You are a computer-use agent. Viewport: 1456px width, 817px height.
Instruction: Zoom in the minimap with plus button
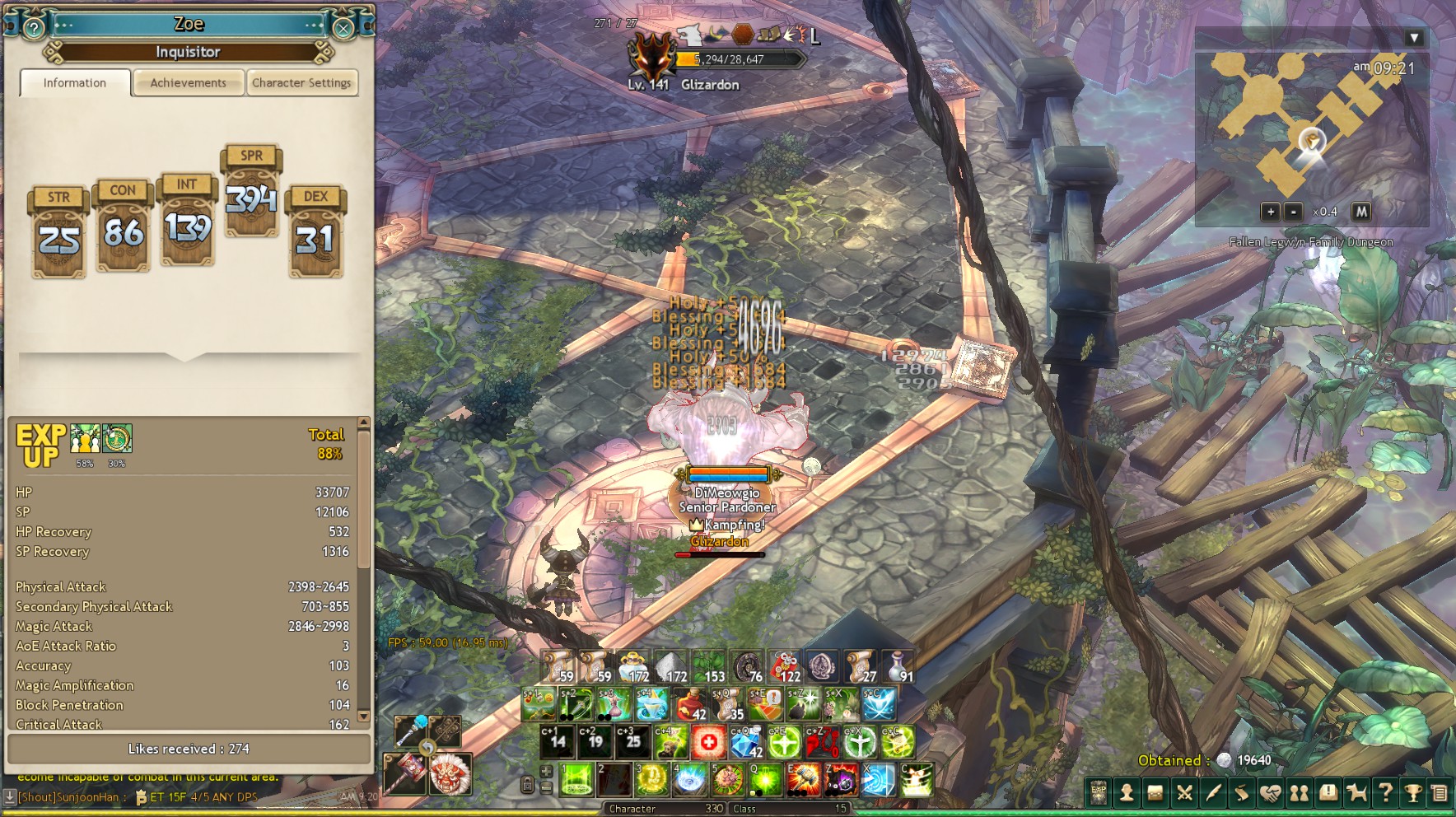pos(1271,212)
